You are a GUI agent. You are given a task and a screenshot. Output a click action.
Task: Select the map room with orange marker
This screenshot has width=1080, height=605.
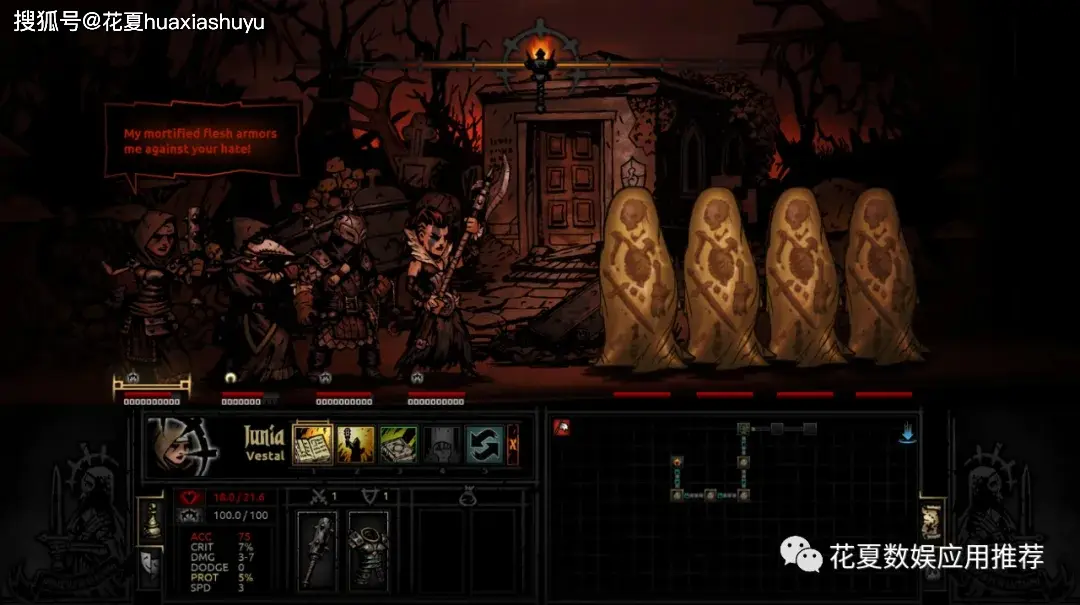[x=677, y=461]
